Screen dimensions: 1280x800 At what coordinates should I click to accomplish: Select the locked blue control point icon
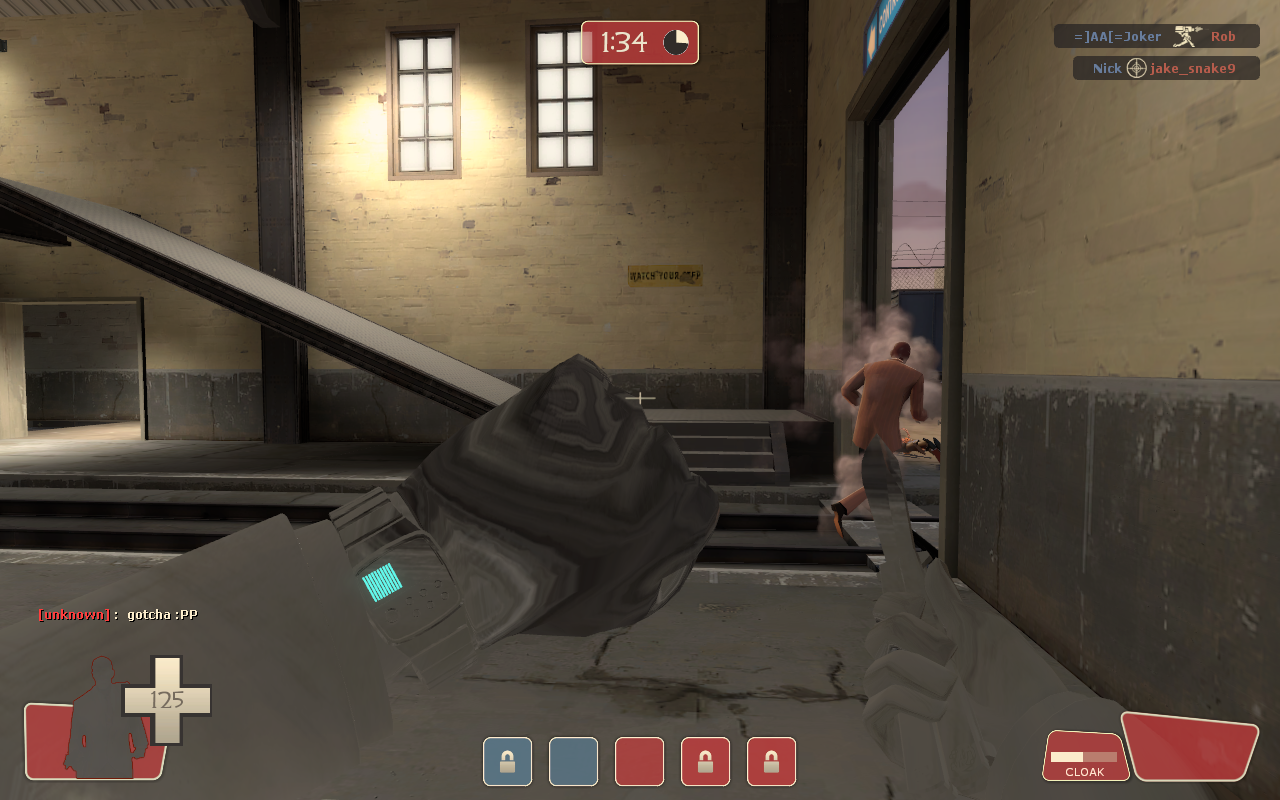pyautogui.click(x=507, y=762)
